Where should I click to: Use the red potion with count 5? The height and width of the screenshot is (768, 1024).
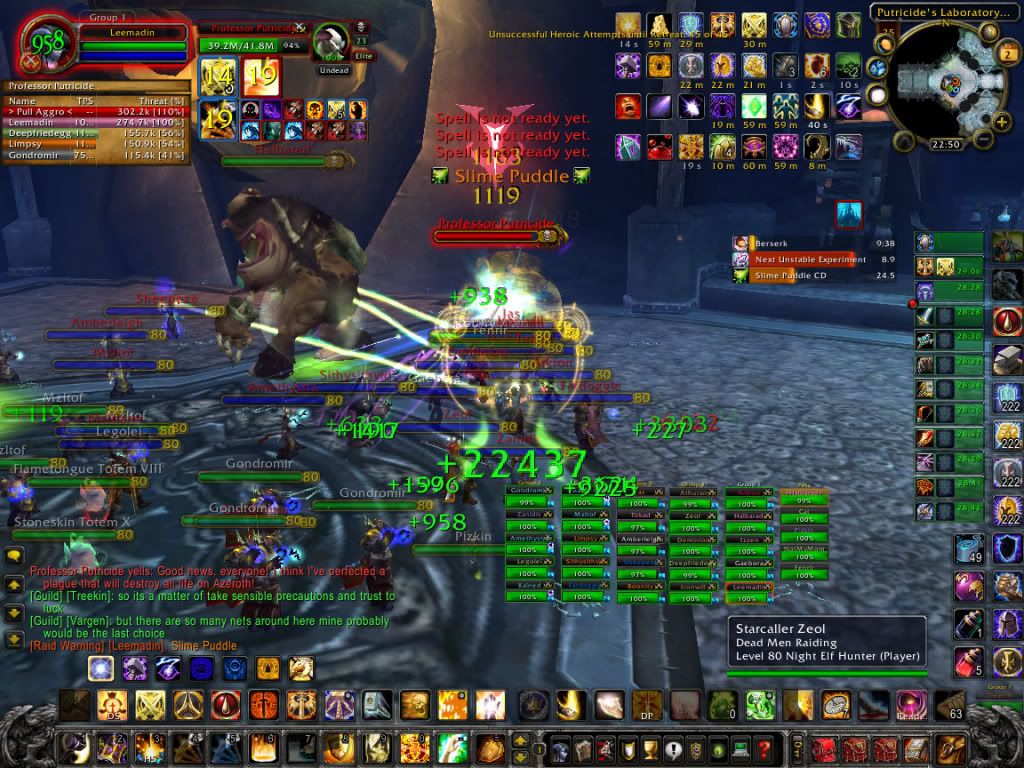tap(967, 661)
